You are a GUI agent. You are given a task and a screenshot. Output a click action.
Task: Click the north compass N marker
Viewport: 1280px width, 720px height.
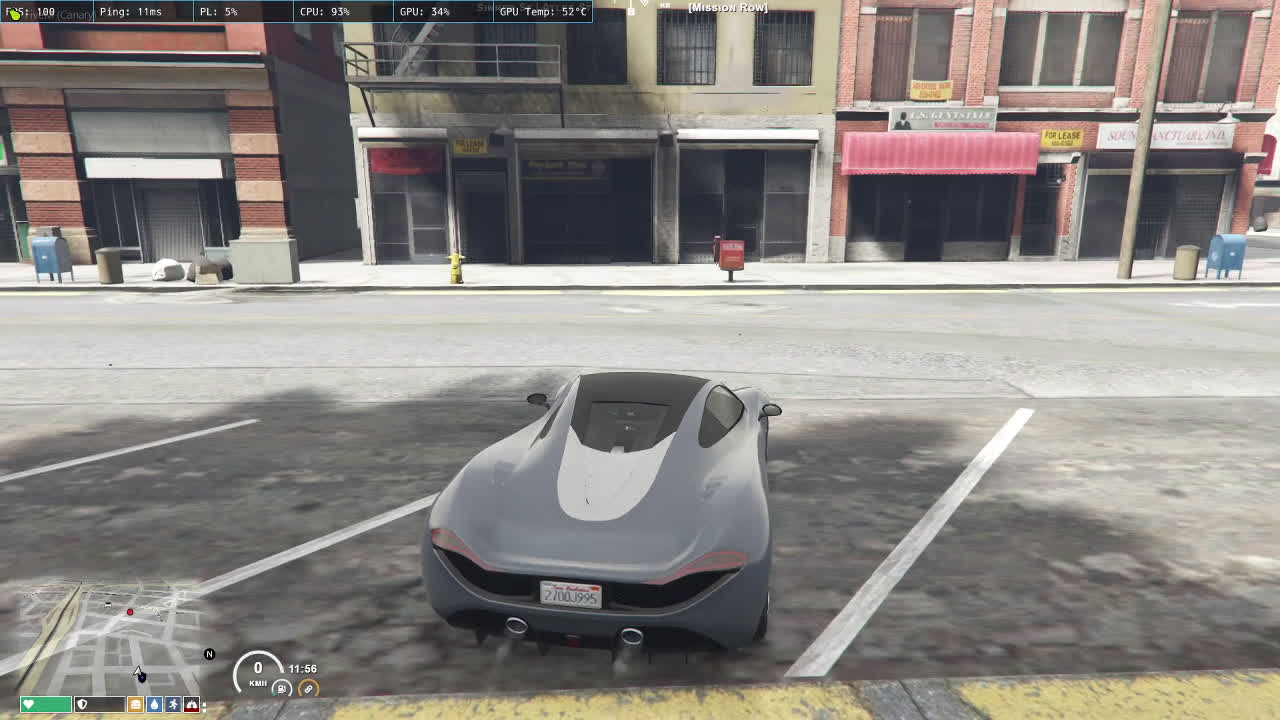pos(209,654)
